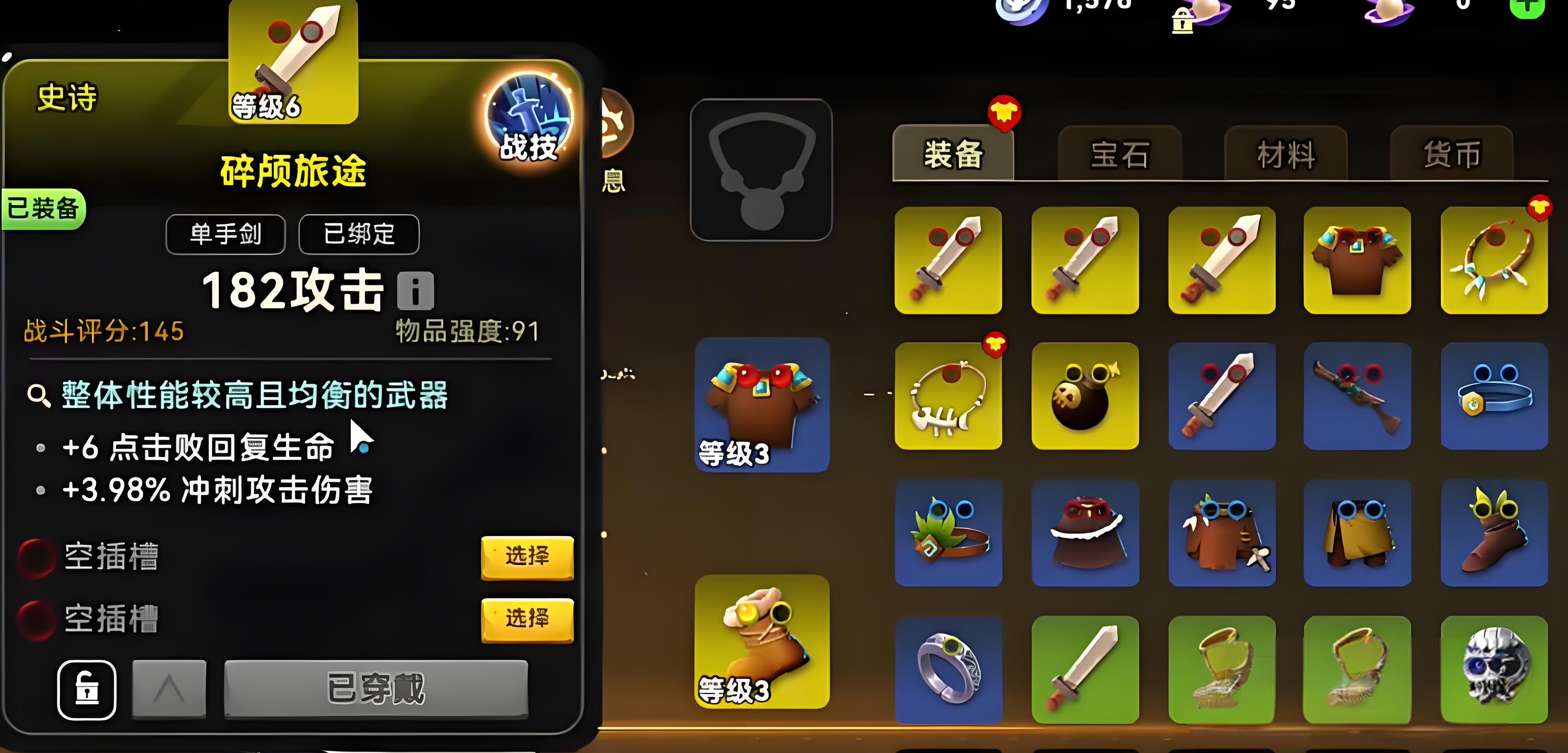Click the grey up-arrow upgrade button

click(169, 690)
